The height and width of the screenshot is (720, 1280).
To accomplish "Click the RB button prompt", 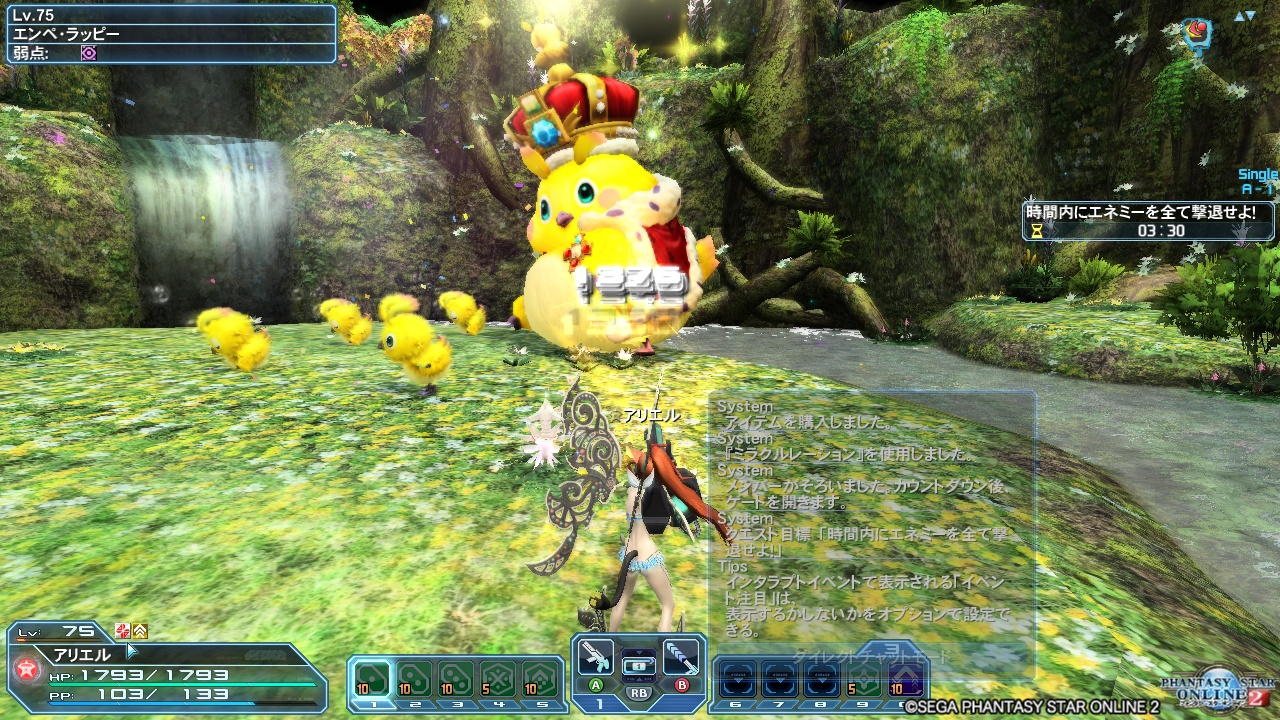I will [x=637, y=692].
